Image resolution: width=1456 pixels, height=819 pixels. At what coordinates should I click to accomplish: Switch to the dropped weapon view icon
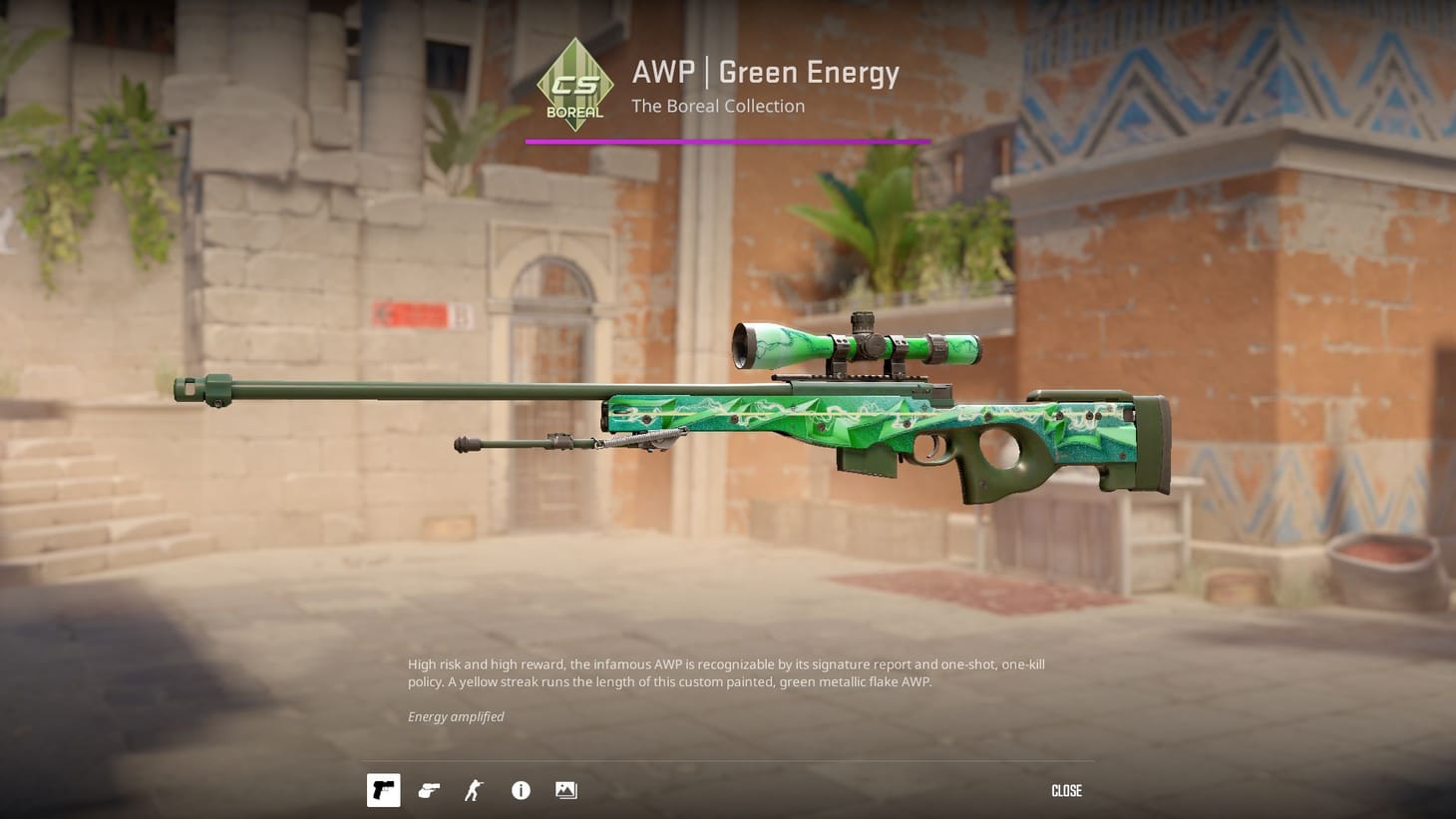pos(429,790)
